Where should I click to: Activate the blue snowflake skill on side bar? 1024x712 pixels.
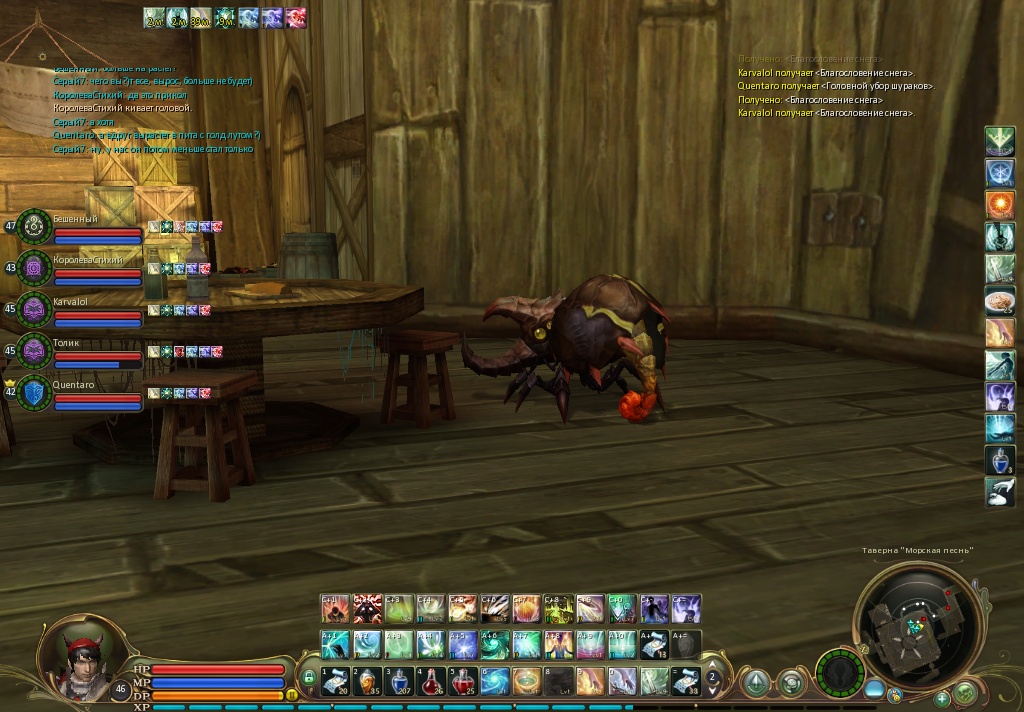point(1000,172)
